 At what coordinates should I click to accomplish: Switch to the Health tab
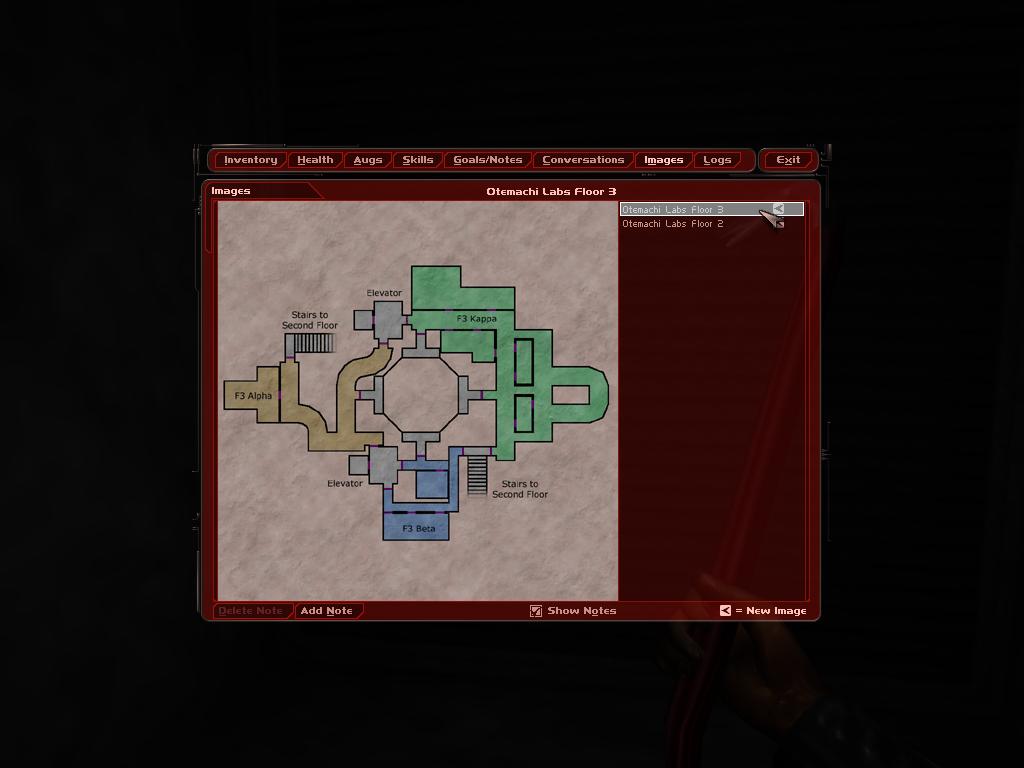(x=315, y=160)
